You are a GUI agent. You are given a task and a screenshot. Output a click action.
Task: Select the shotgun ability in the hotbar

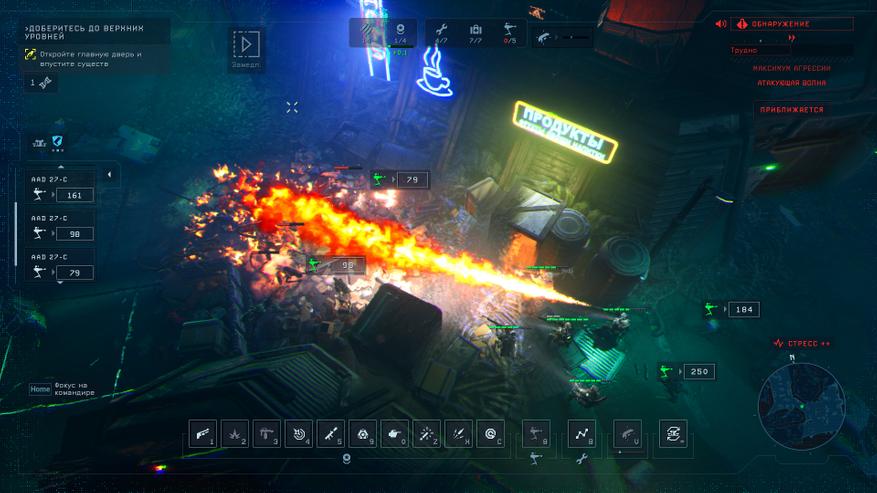tap(203, 433)
